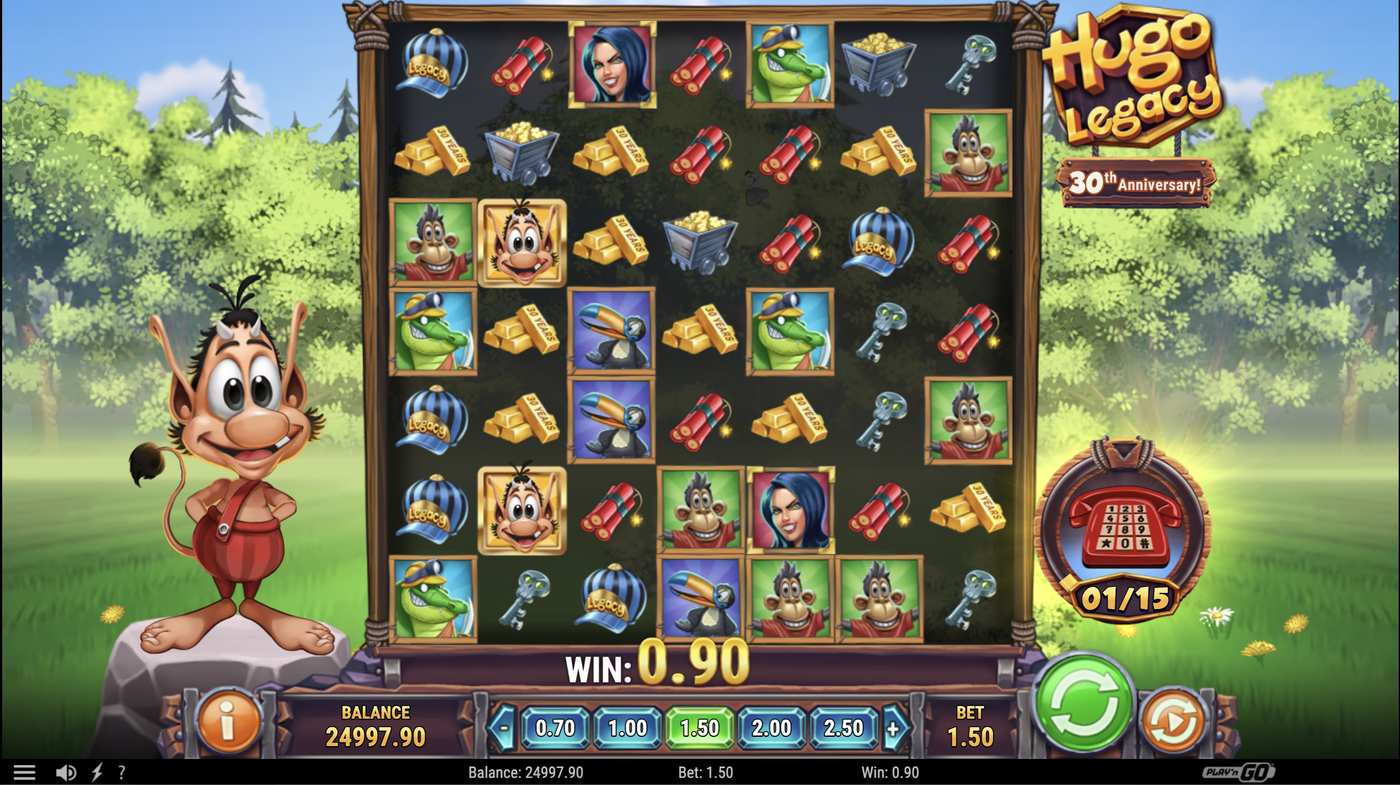Click the 30th Anniversary sign
The image size is (1400, 785).
point(1136,180)
